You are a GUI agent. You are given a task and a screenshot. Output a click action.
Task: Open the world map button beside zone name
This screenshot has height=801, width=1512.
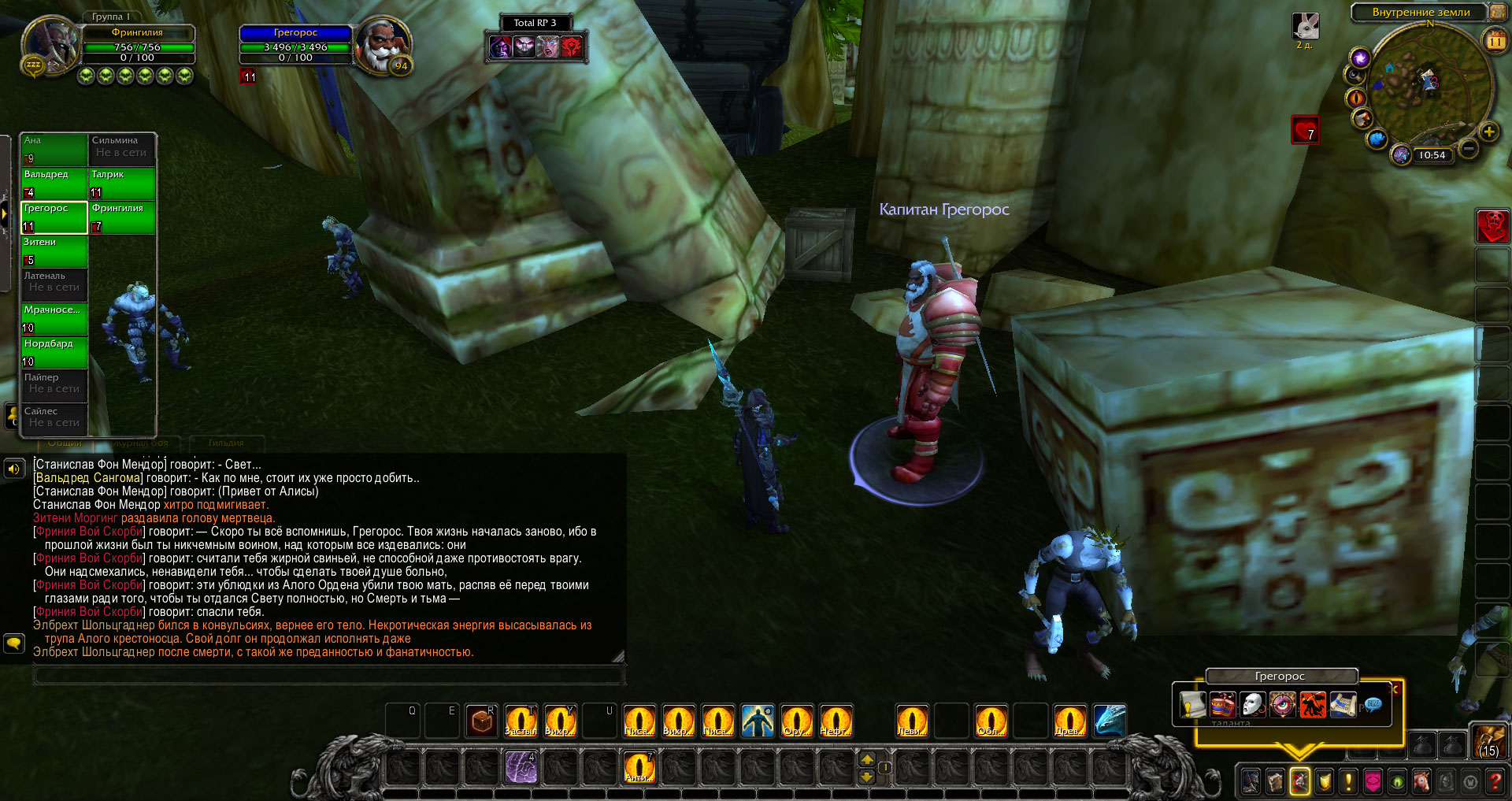[1497, 12]
